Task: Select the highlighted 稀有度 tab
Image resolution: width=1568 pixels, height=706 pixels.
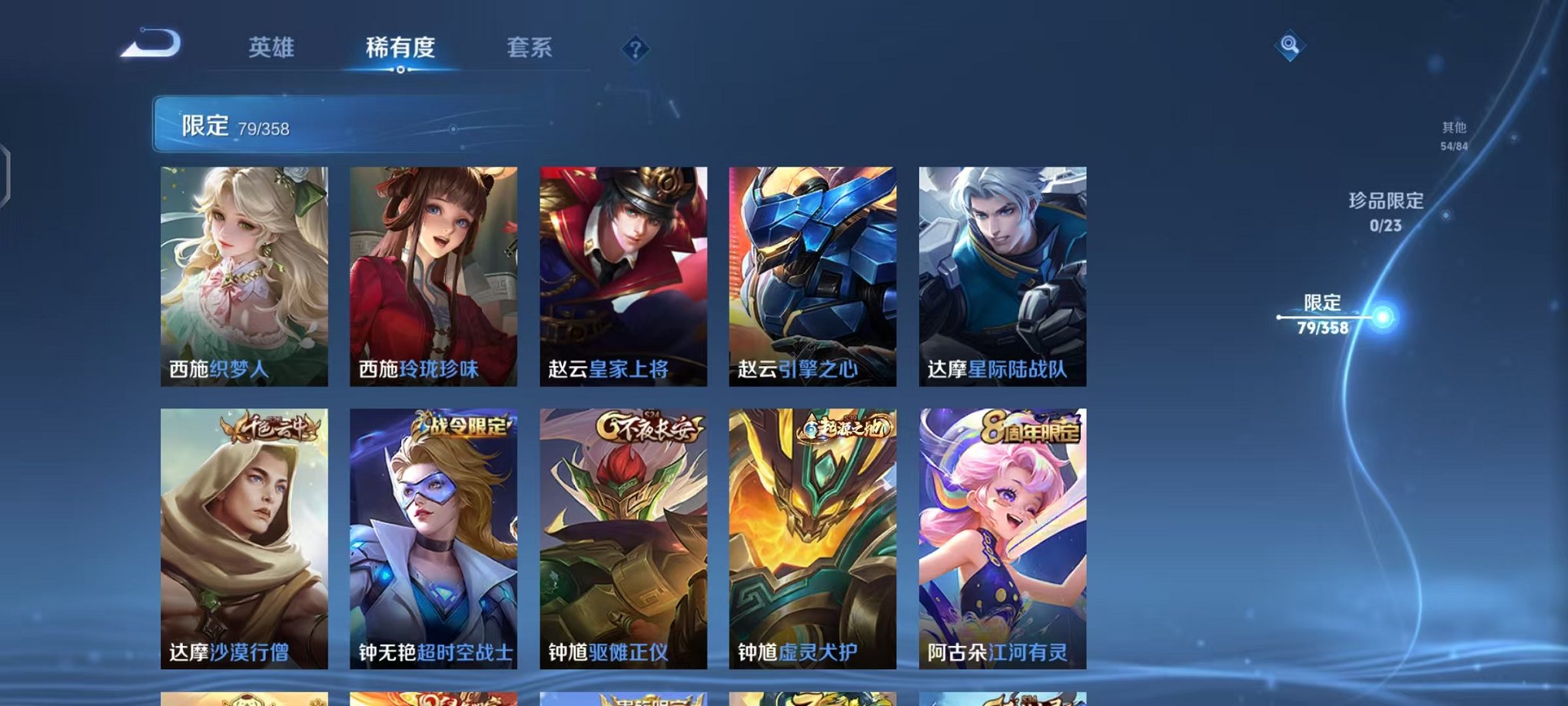Action: click(x=401, y=48)
